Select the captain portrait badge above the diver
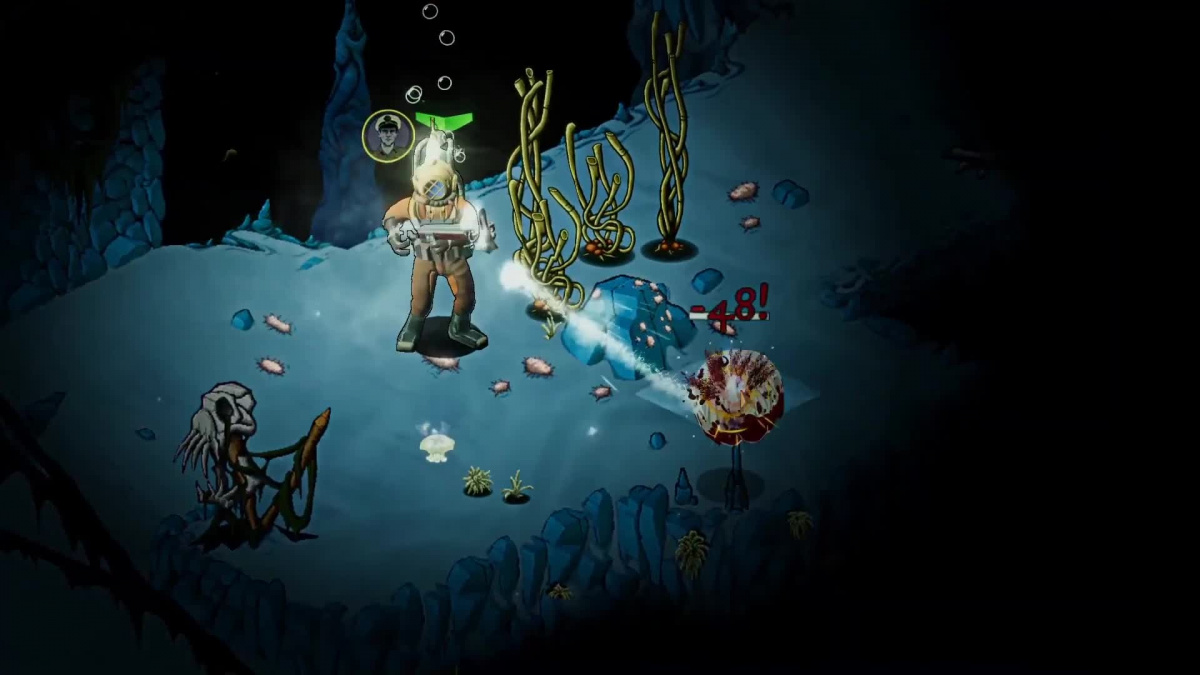Screen dimensions: 1200x675 [x=387, y=135]
